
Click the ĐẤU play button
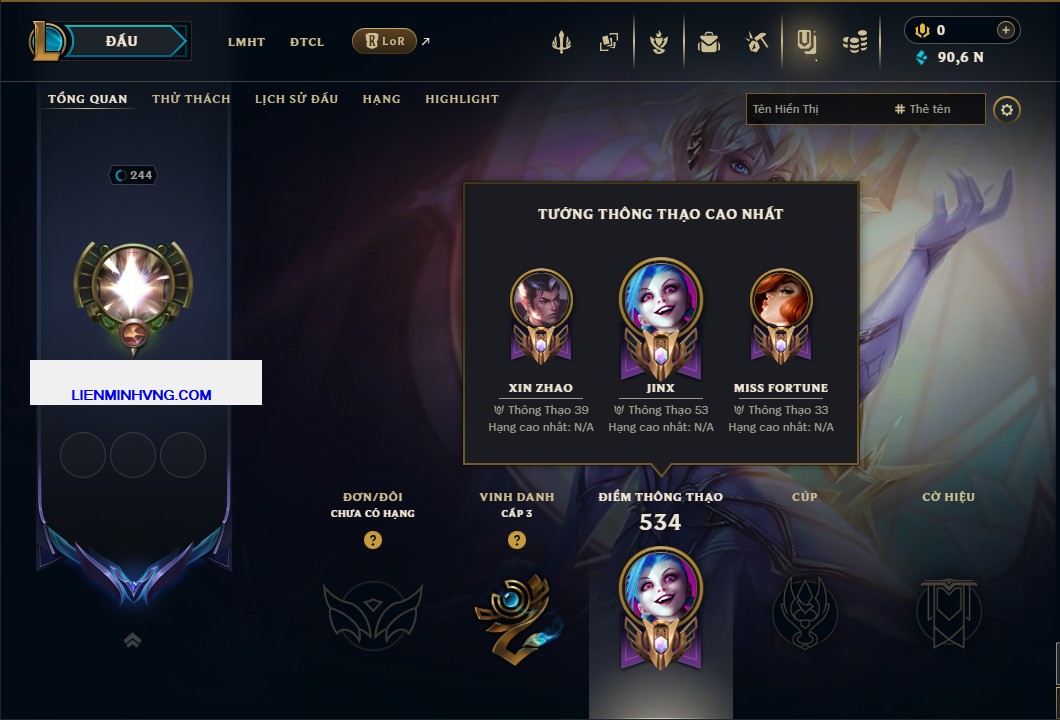[x=121, y=41]
